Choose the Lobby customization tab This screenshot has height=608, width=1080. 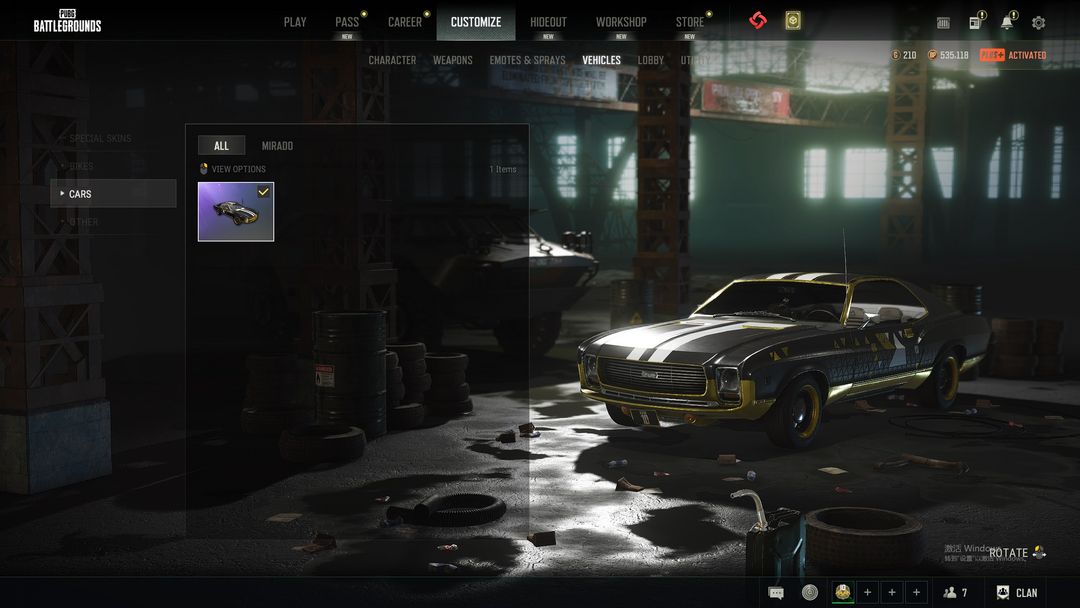[650, 60]
